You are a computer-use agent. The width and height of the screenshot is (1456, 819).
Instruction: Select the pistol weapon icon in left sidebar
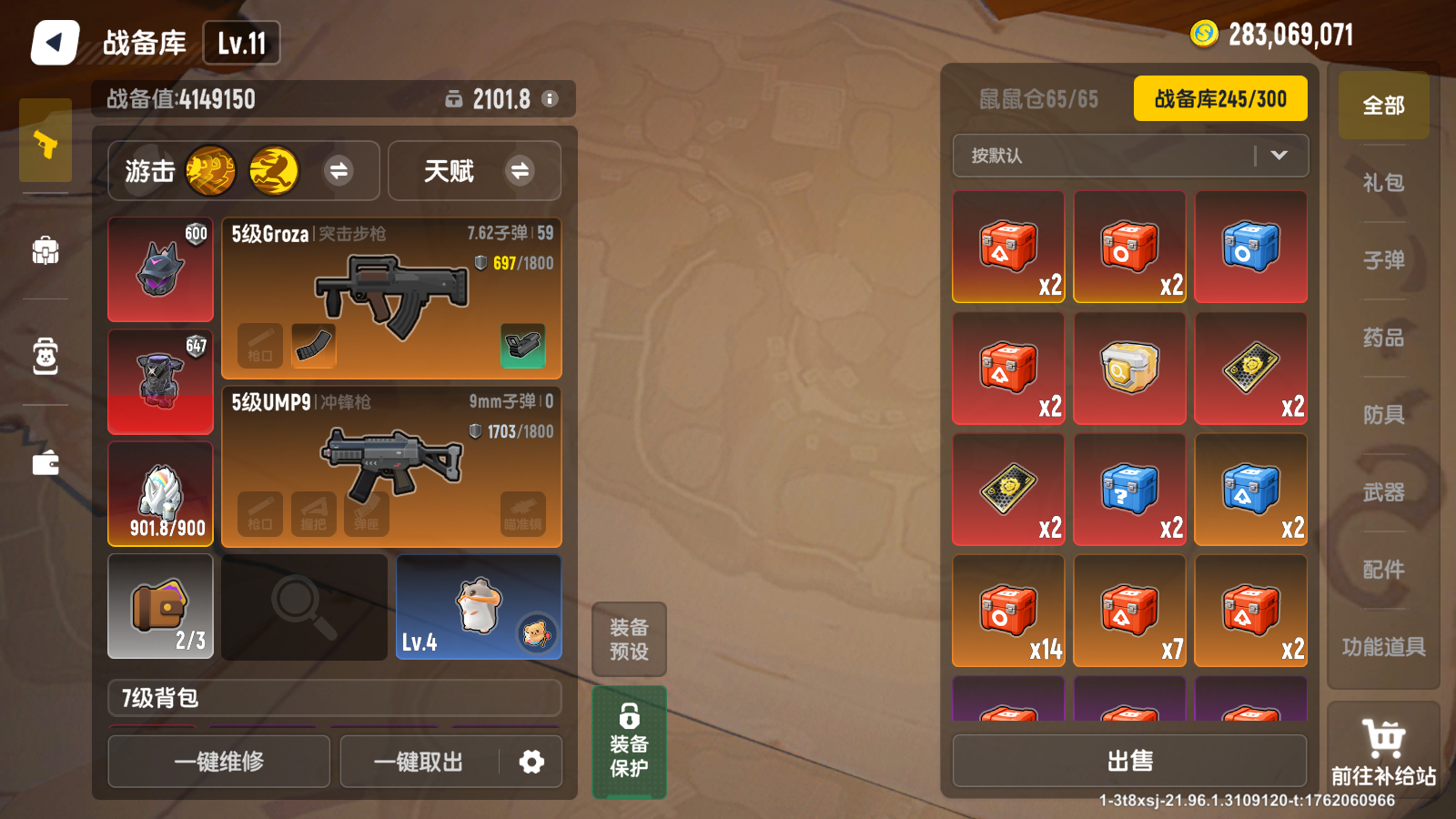point(45,143)
